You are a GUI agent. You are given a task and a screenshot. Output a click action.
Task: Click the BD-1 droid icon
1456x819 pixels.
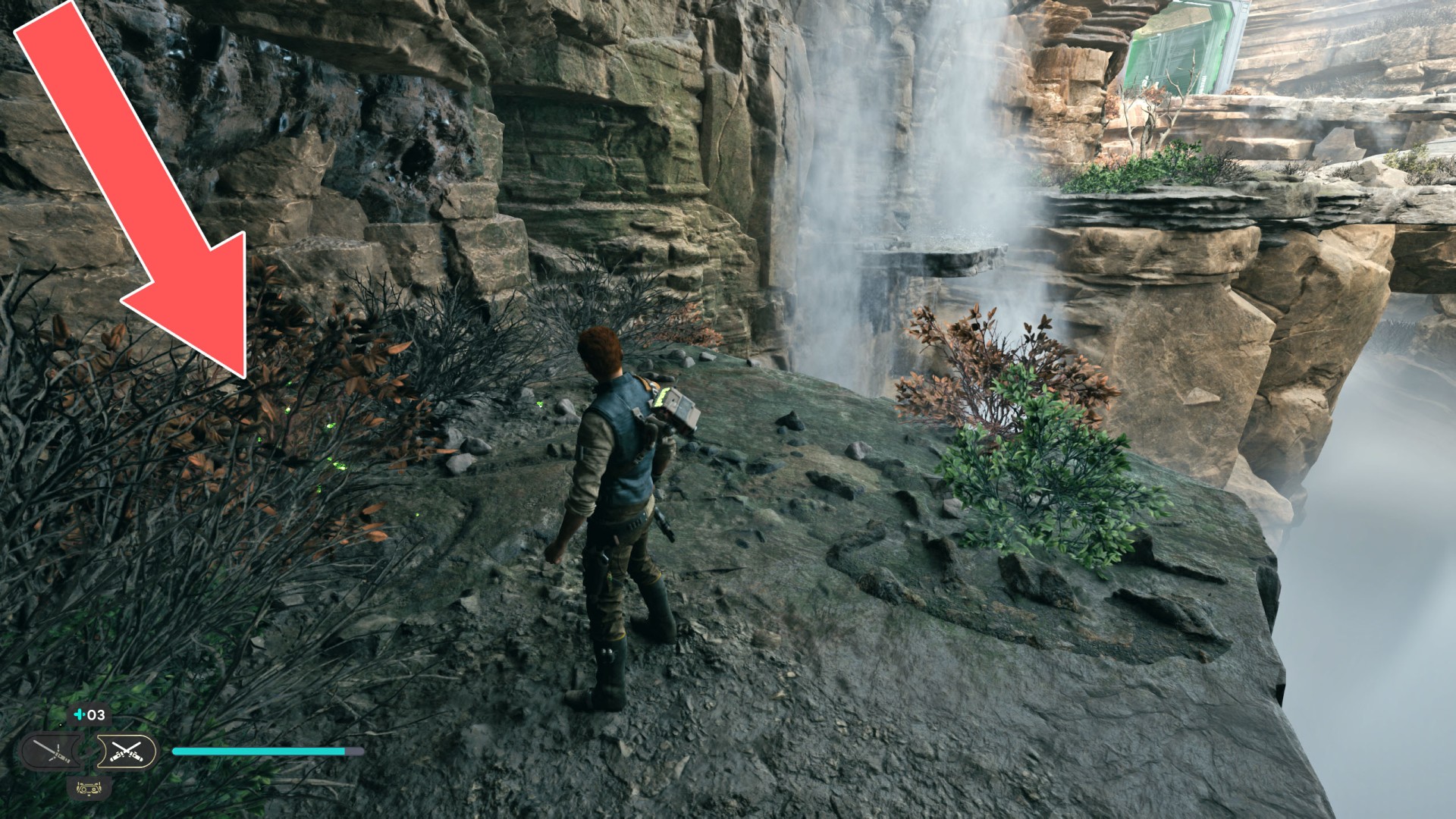(89, 789)
